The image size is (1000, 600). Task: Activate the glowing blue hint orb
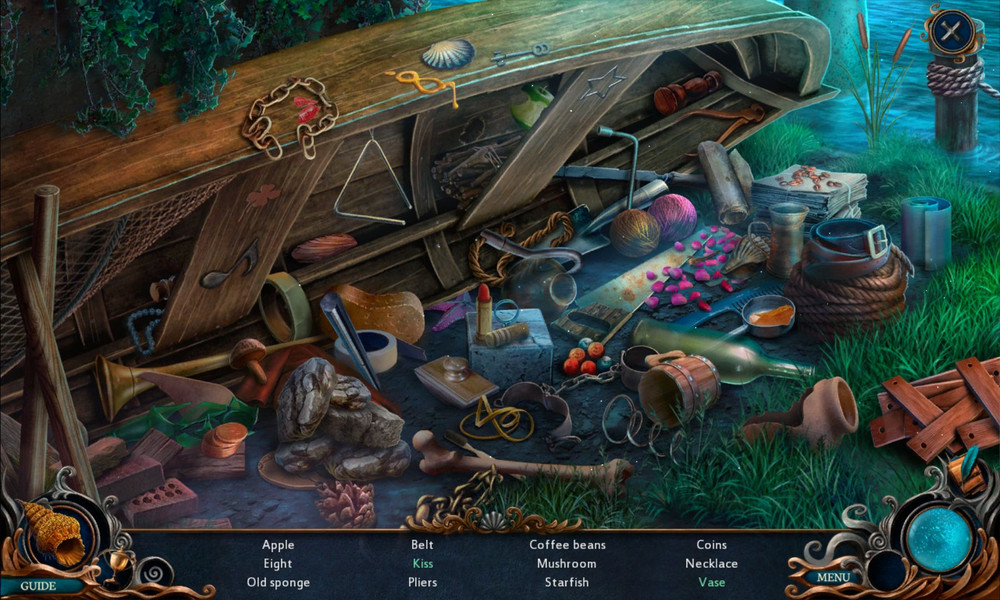tap(939, 540)
